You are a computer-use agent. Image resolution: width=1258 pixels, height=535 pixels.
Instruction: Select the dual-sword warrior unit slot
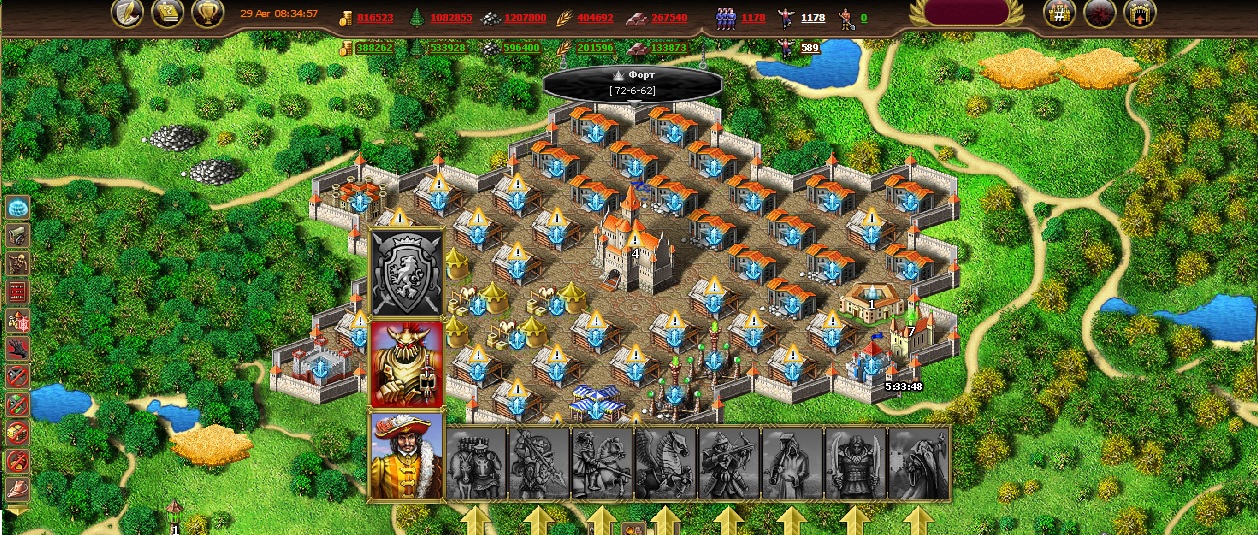tap(854, 463)
